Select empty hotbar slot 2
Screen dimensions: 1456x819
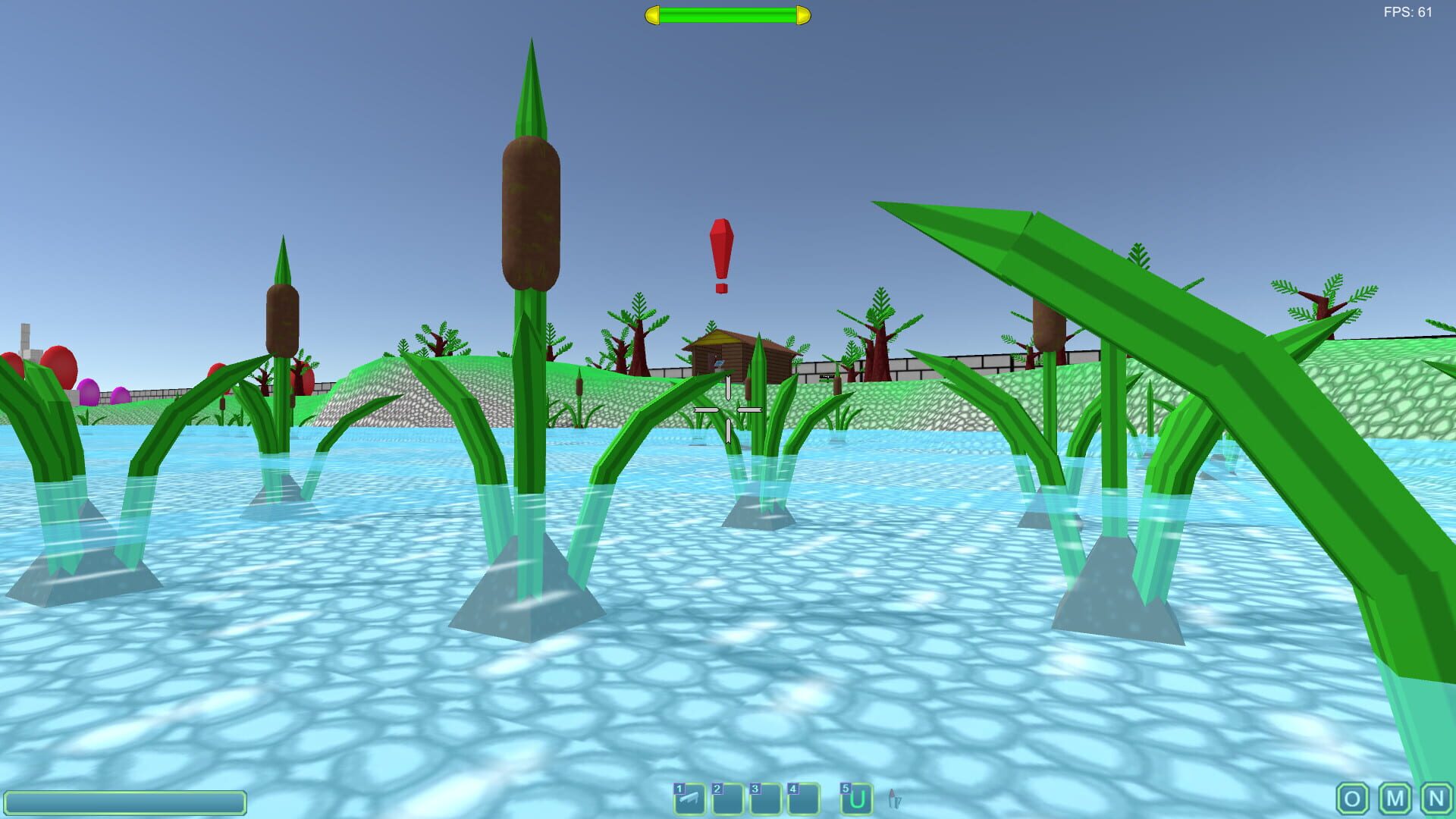727,799
